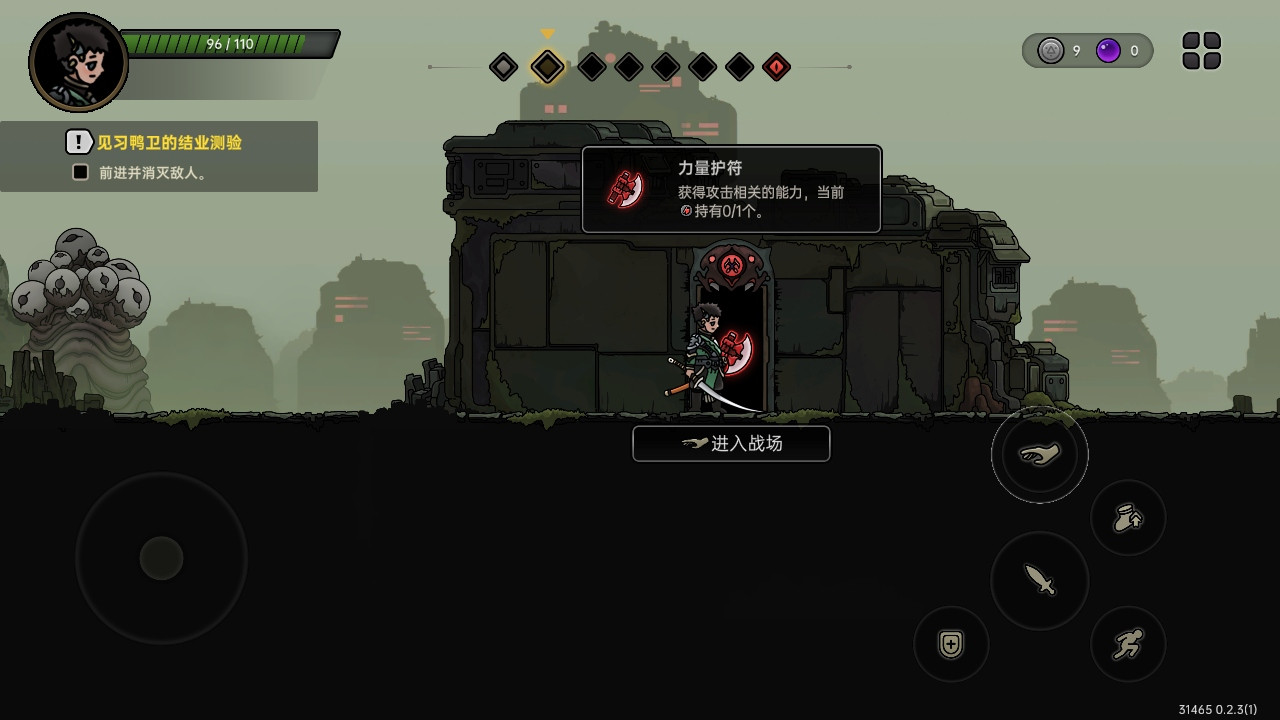Tap the silver and purple currency counter
1280x720 pixels.
click(1087, 51)
